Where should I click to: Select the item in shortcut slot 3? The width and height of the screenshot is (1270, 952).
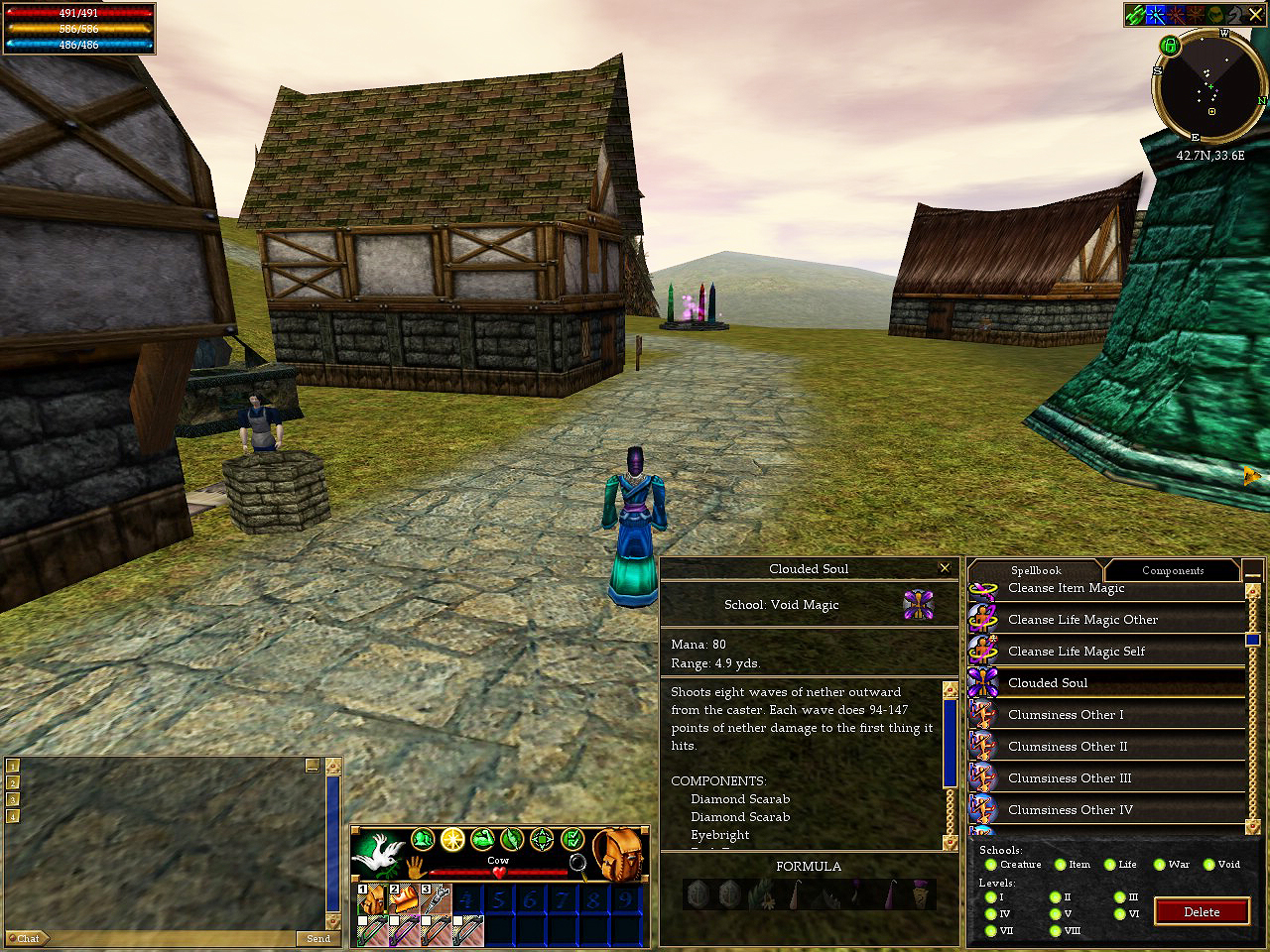tap(437, 900)
